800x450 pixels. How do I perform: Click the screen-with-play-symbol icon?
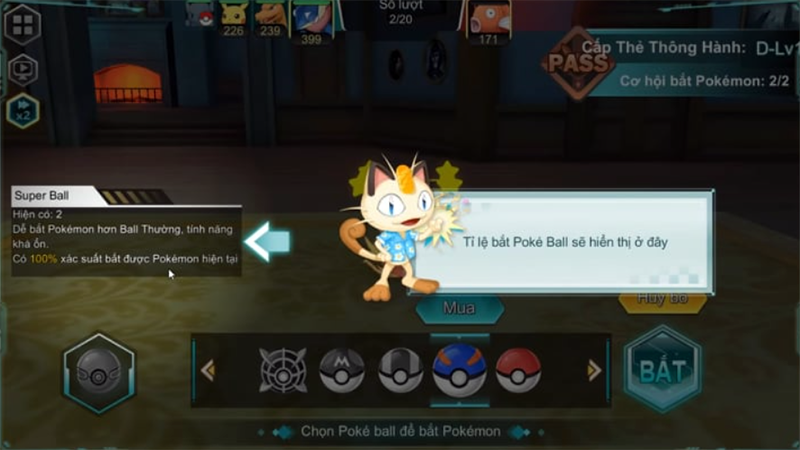[22, 68]
